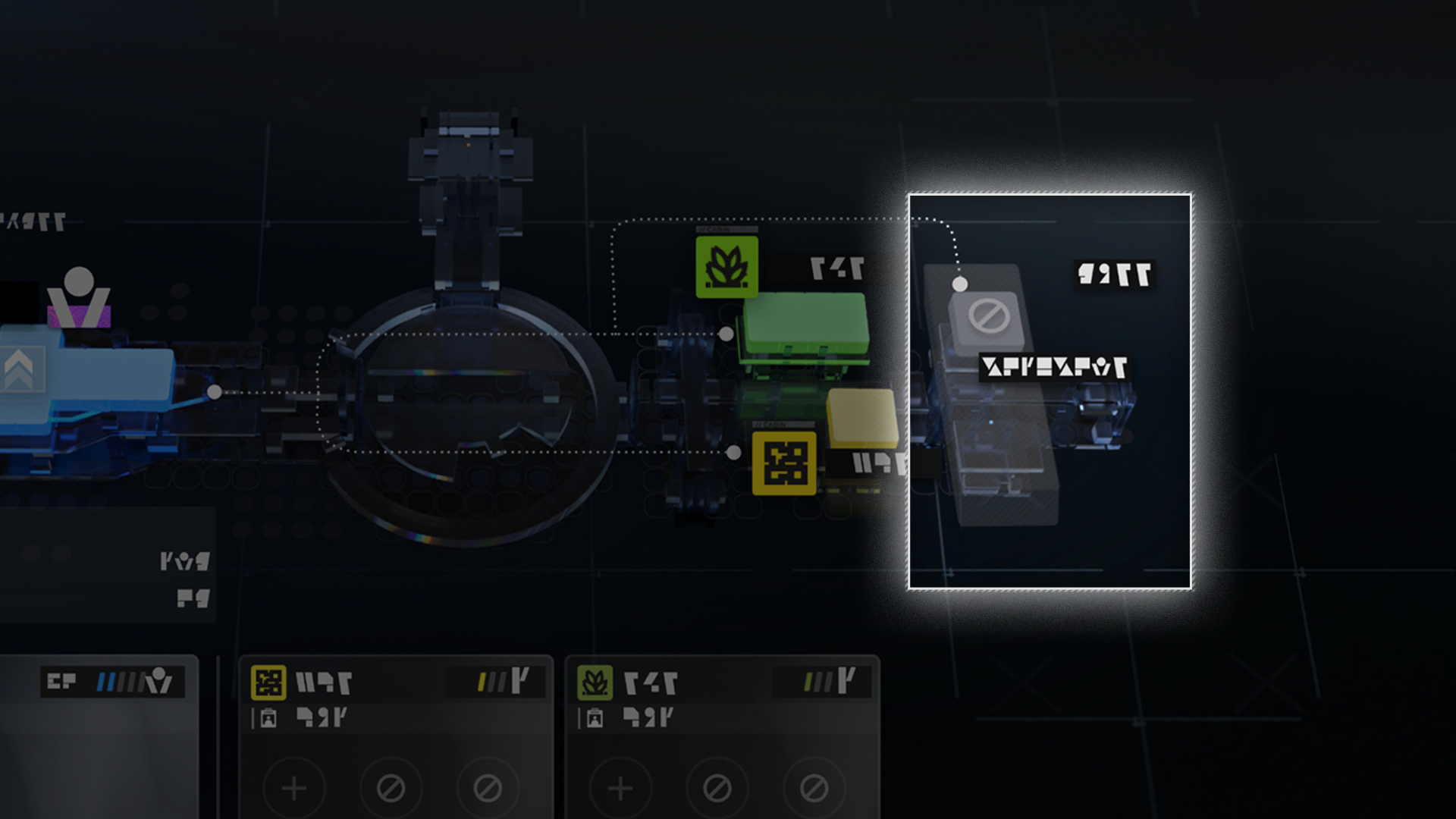The width and height of the screenshot is (1456, 819).
Task: Select the yellow maze module icon on the ship
Action: click(784, 463)
